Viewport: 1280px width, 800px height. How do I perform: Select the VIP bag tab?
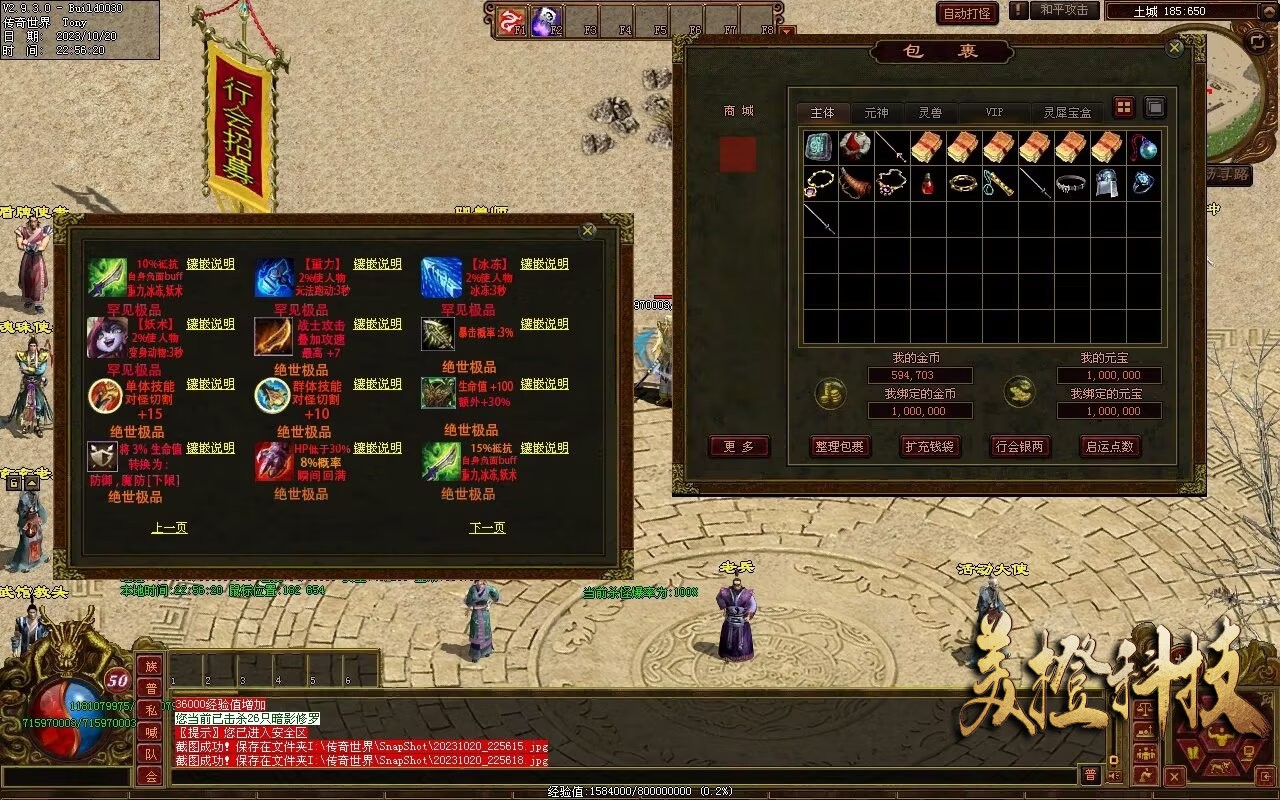click(994, 112)
